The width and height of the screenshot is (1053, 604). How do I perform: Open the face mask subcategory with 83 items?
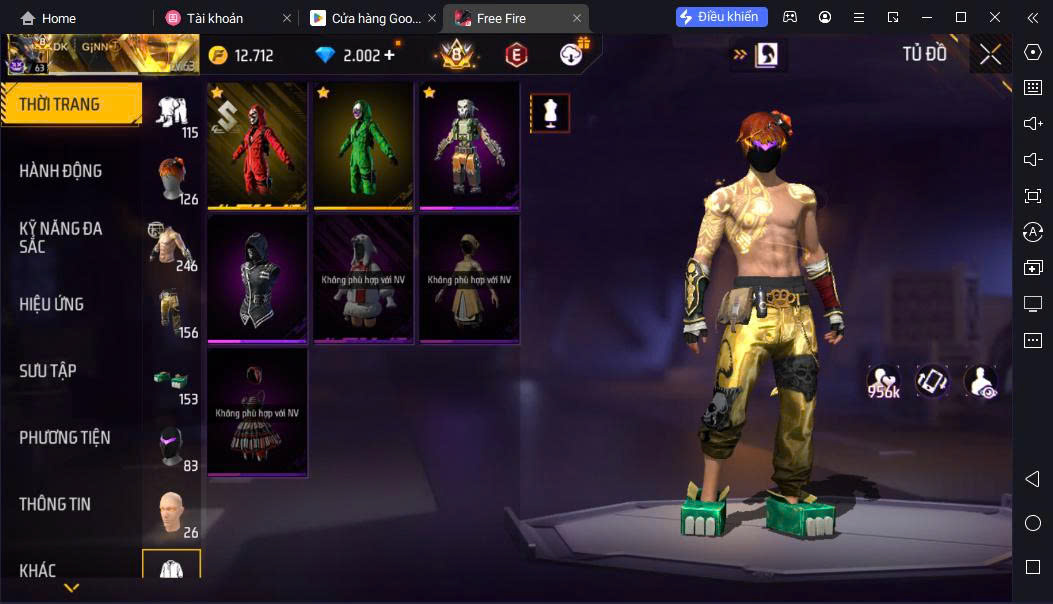[x=173, y=446]
